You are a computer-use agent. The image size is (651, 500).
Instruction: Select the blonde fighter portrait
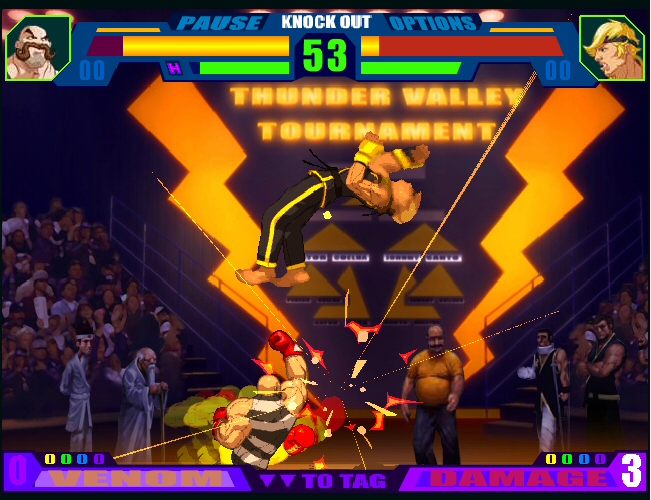[x=611, y=47]
